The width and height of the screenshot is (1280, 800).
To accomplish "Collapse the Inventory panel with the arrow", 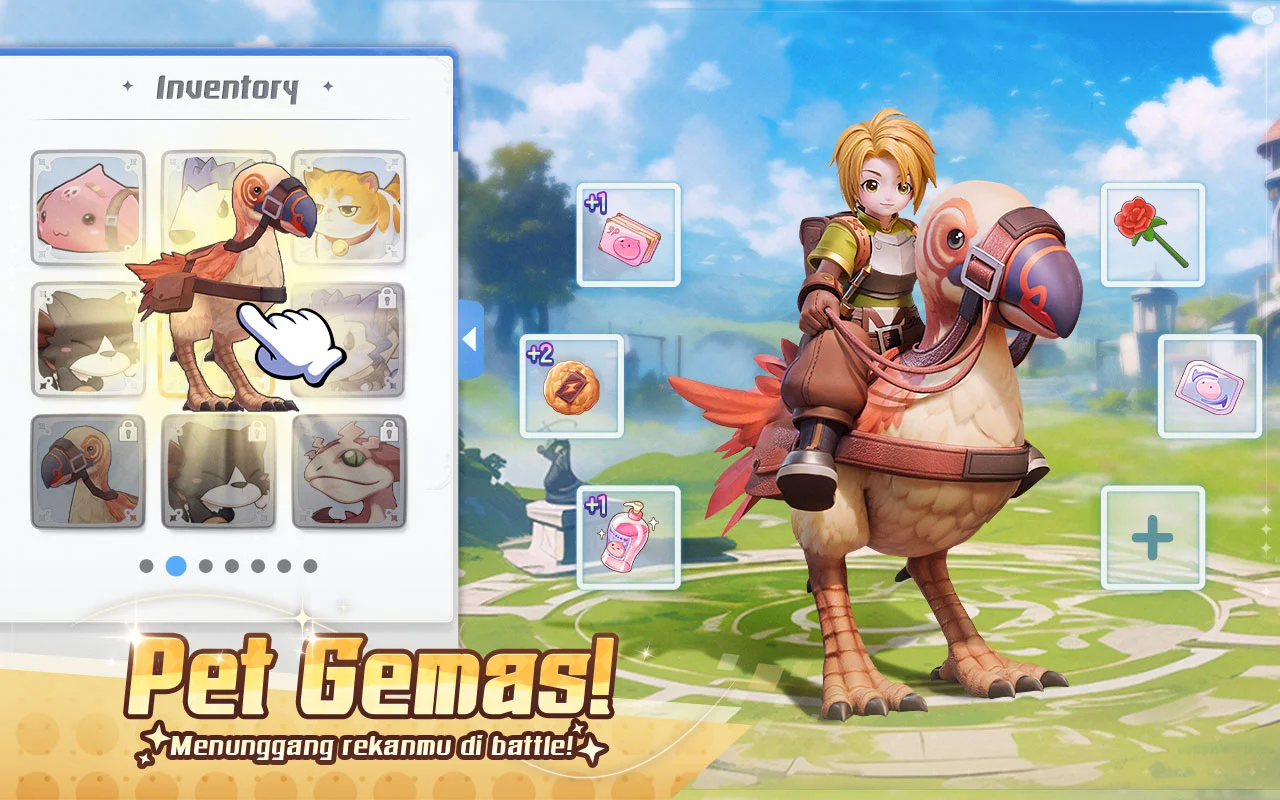I will click(470, 339).
